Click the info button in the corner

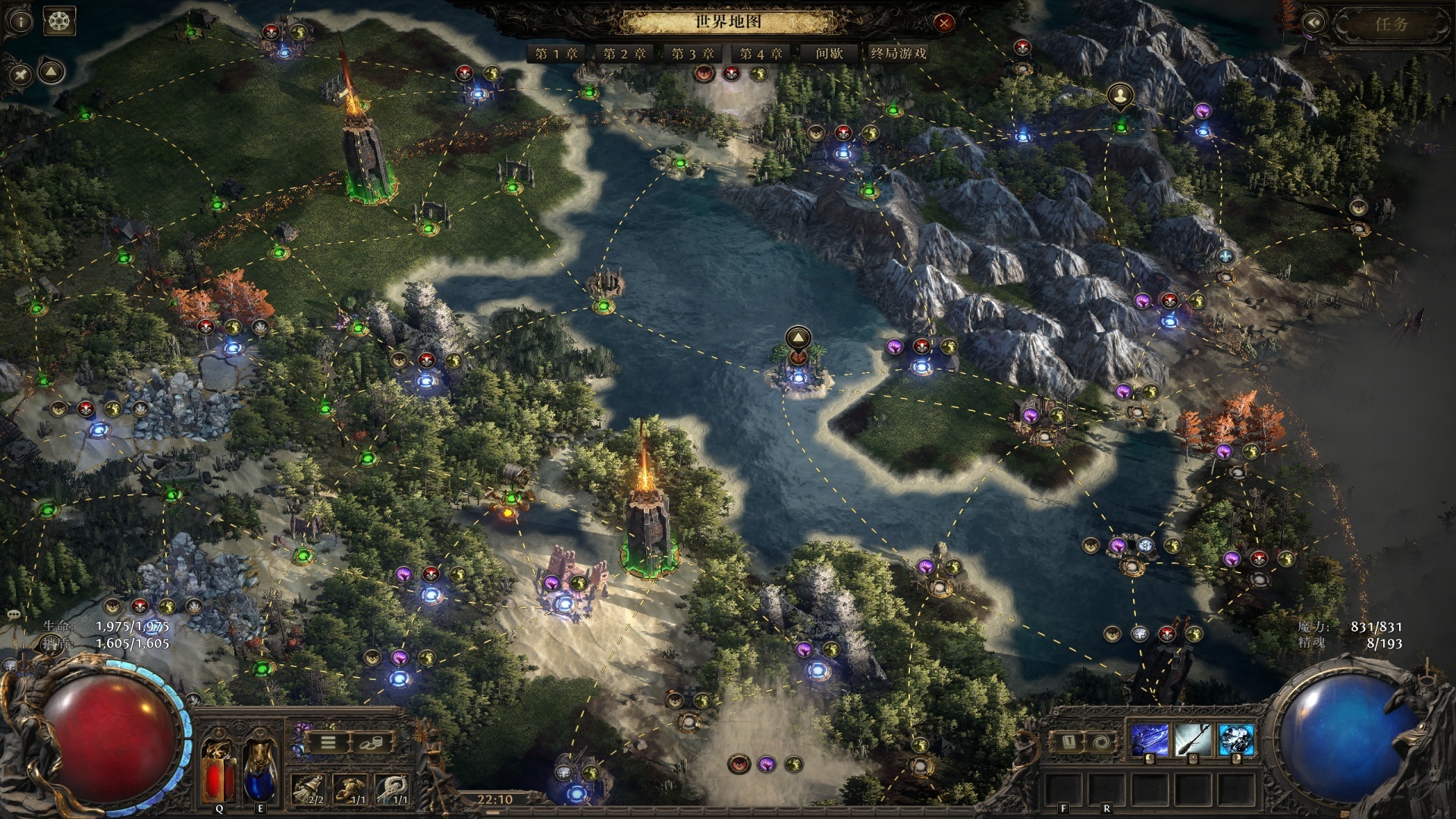[20, 21]
